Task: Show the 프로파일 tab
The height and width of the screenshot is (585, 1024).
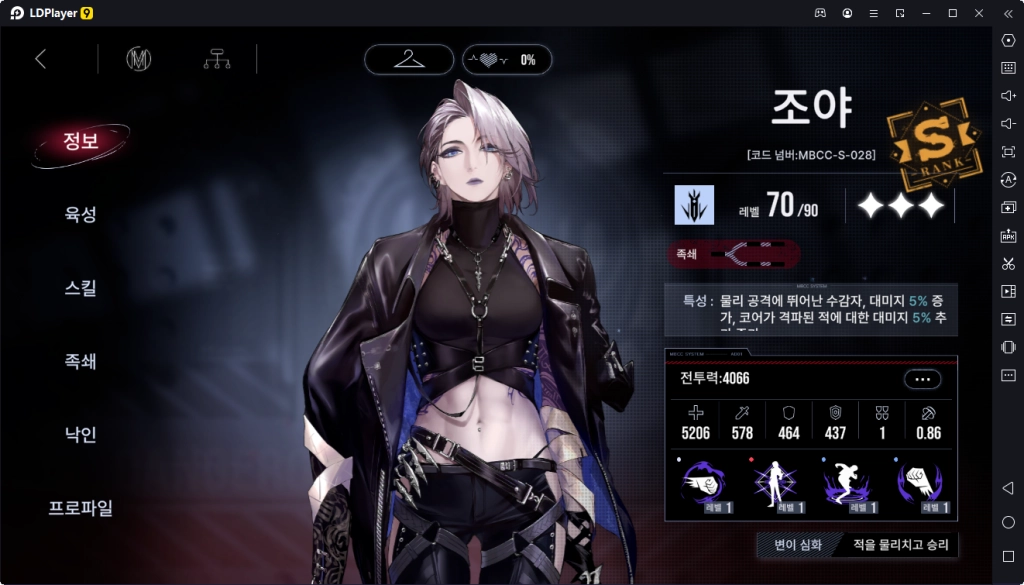Action: coord(80,508)
